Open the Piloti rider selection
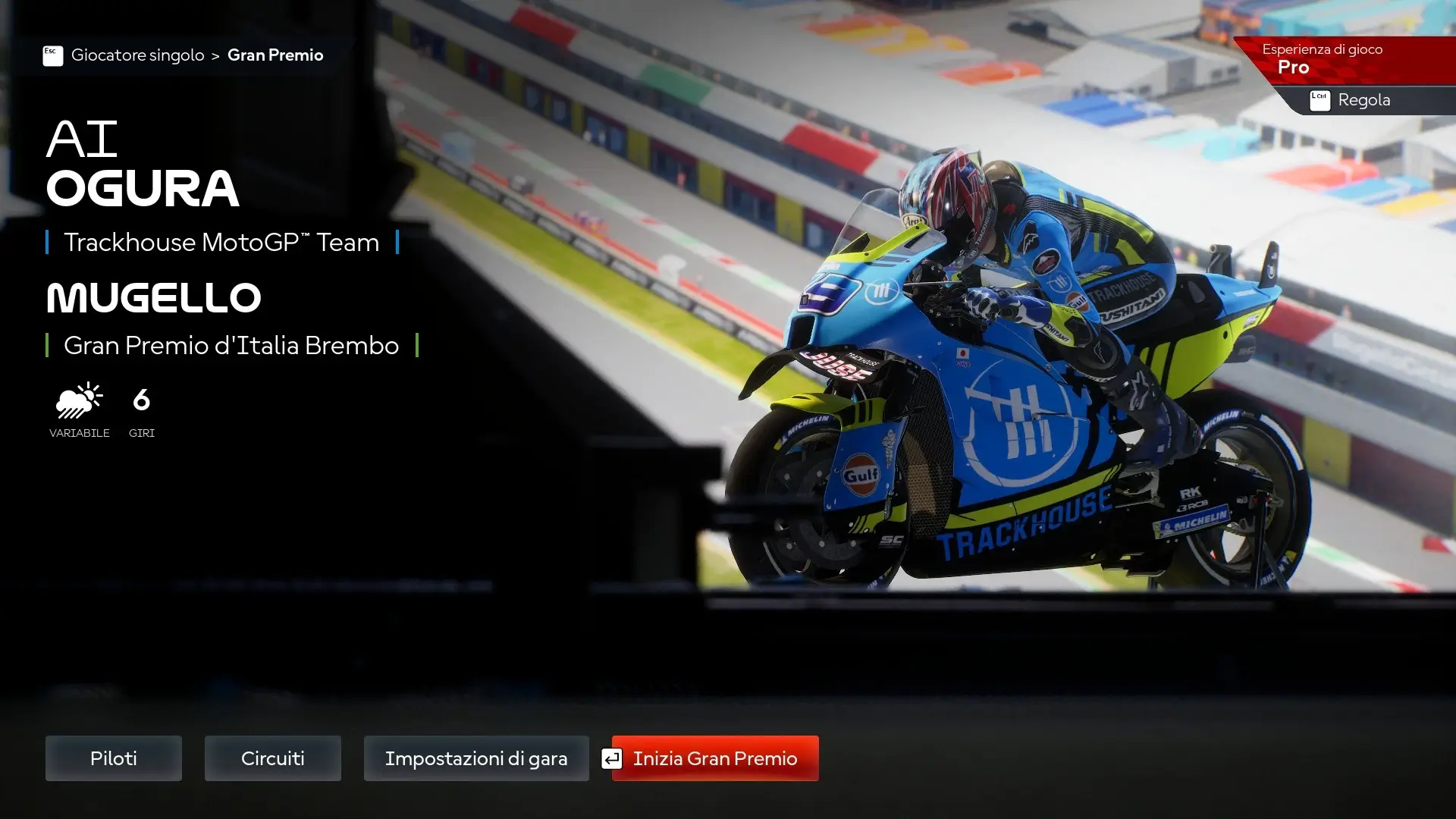Image resolution: width=1456 pixels, height=819 pixels. click(114, 758)
